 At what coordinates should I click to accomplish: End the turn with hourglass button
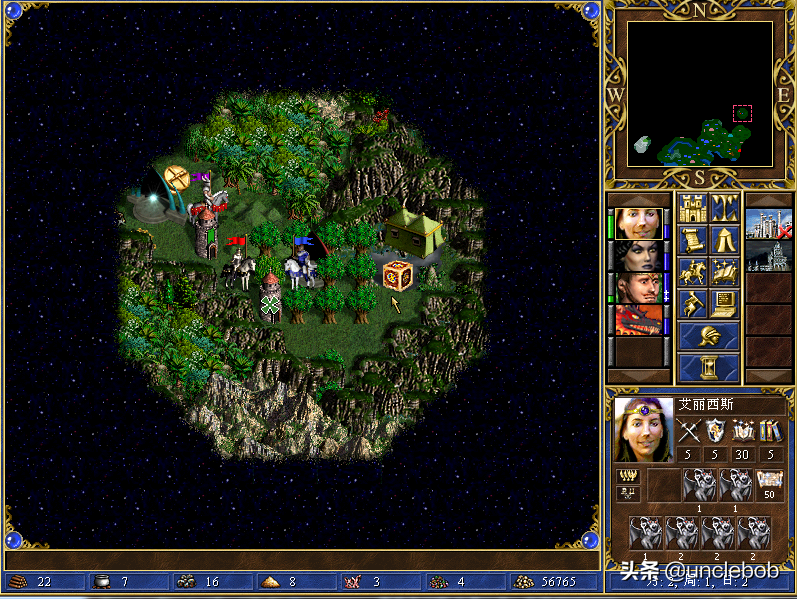708,367
